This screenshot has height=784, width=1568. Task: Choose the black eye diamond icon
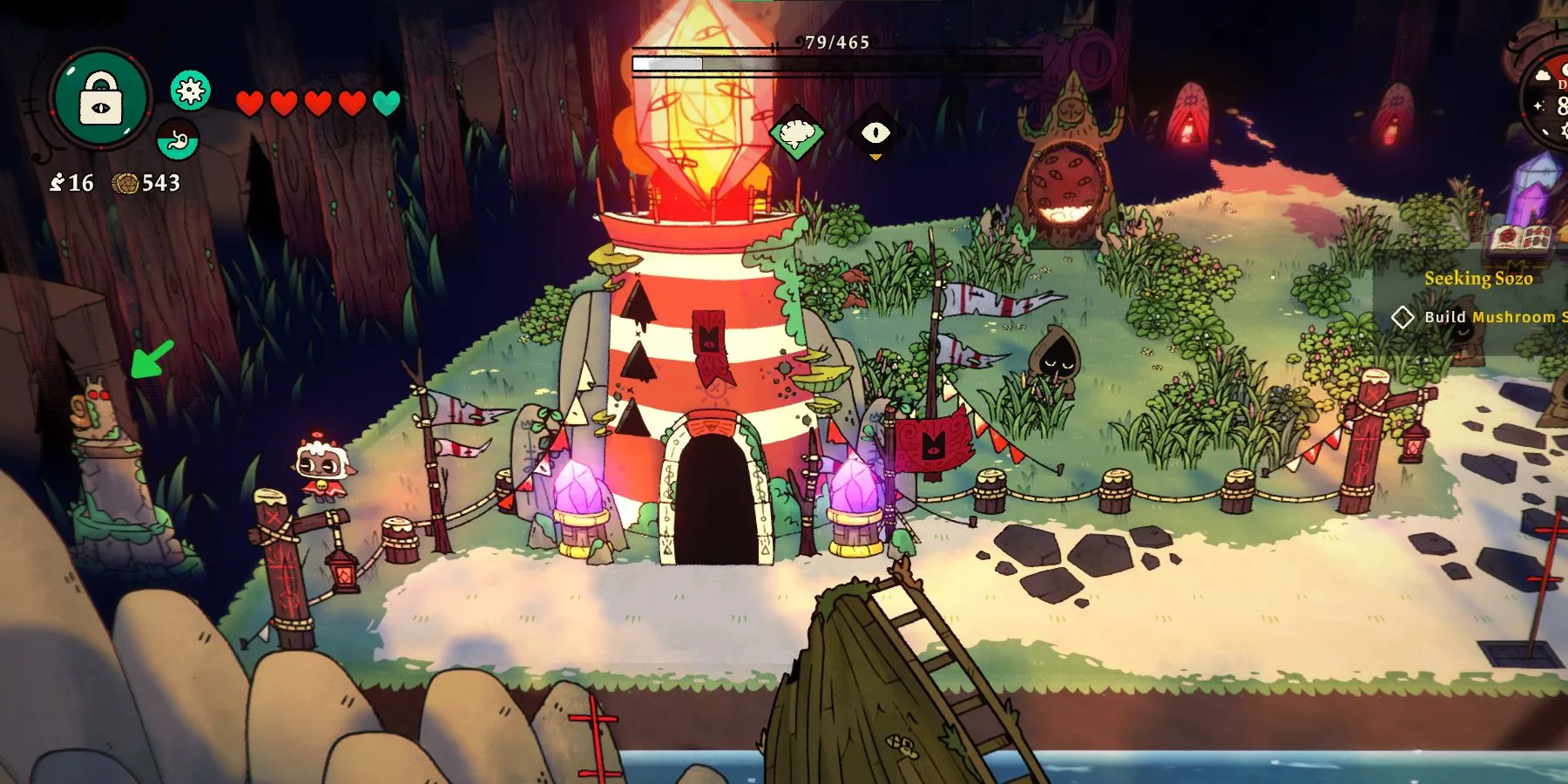[875, 132]
